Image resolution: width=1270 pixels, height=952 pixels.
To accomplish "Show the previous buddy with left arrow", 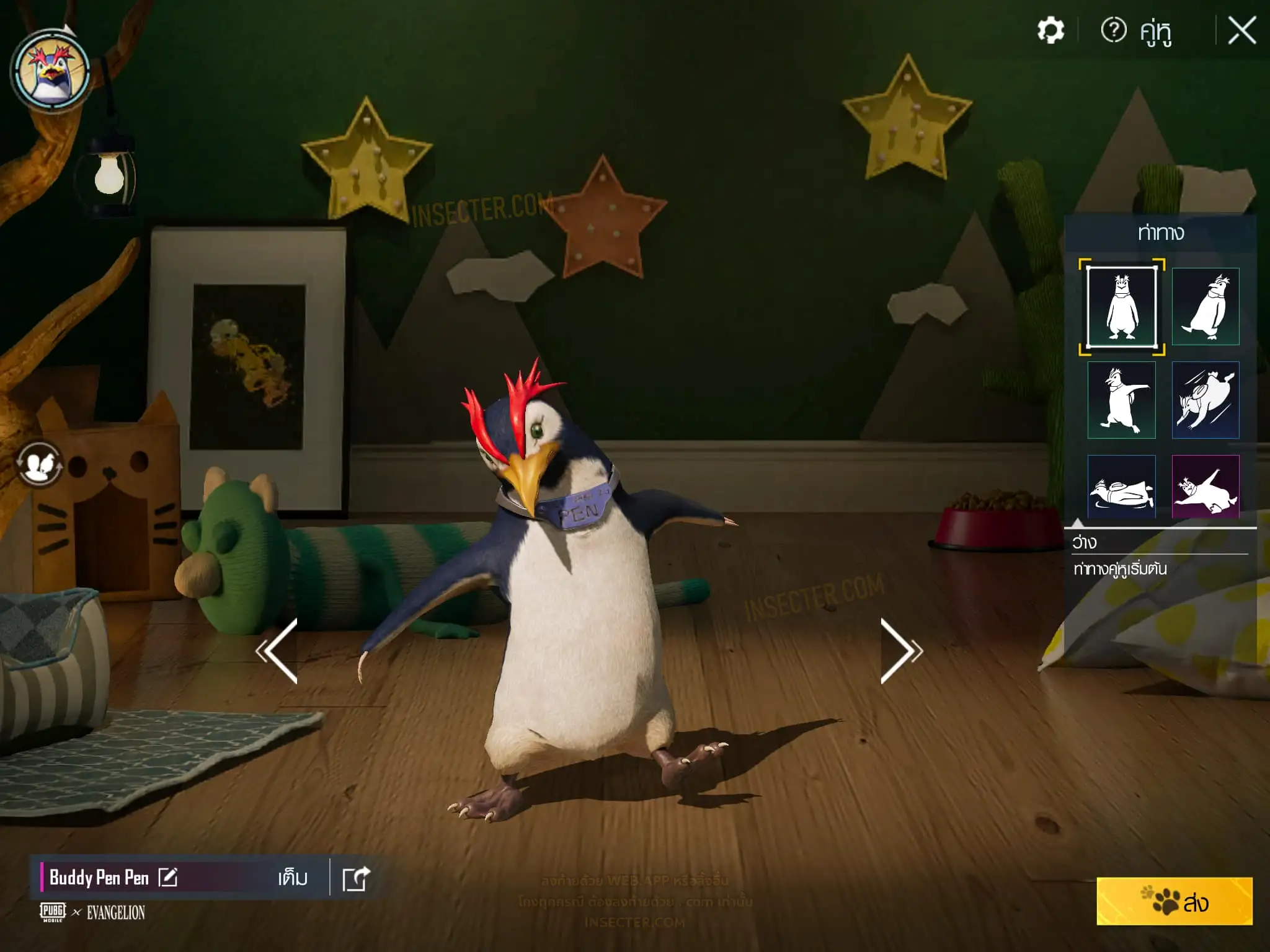I will coord(278,651).
